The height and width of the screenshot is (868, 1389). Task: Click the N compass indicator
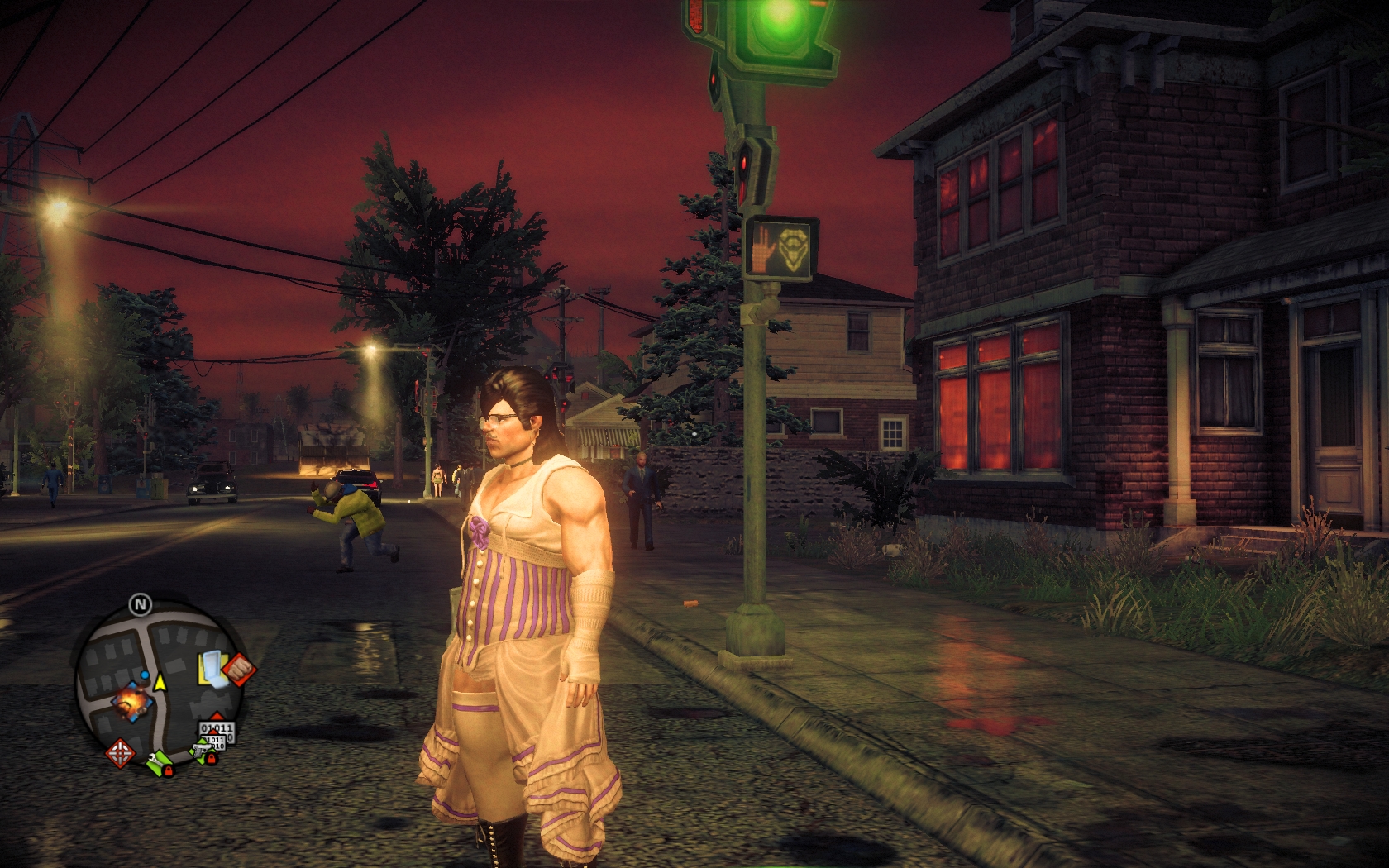point(140,604)
